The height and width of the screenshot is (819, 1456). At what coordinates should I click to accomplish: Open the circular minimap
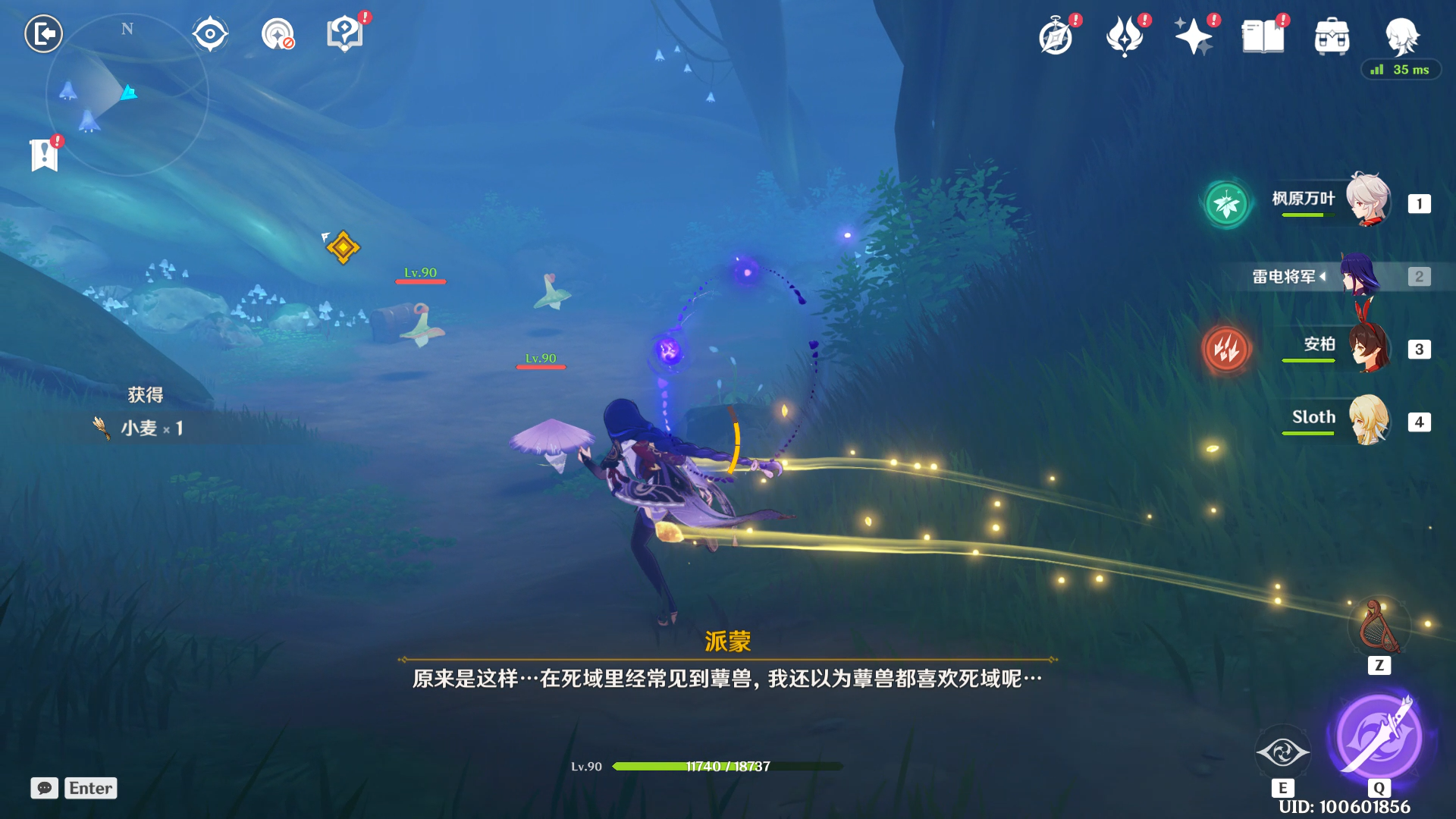click(127, 96)
